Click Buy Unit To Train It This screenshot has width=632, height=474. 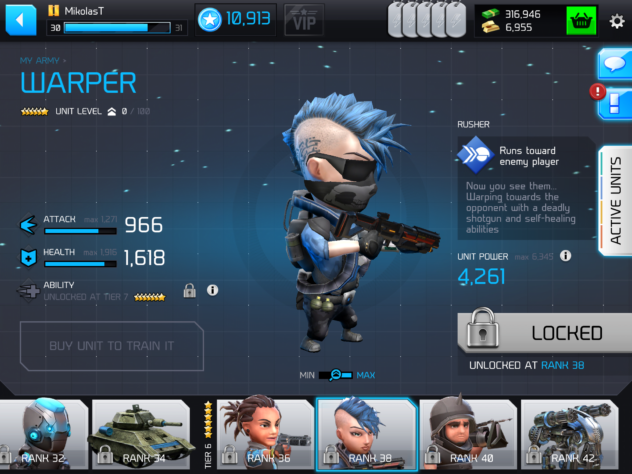tap(111, 346)
